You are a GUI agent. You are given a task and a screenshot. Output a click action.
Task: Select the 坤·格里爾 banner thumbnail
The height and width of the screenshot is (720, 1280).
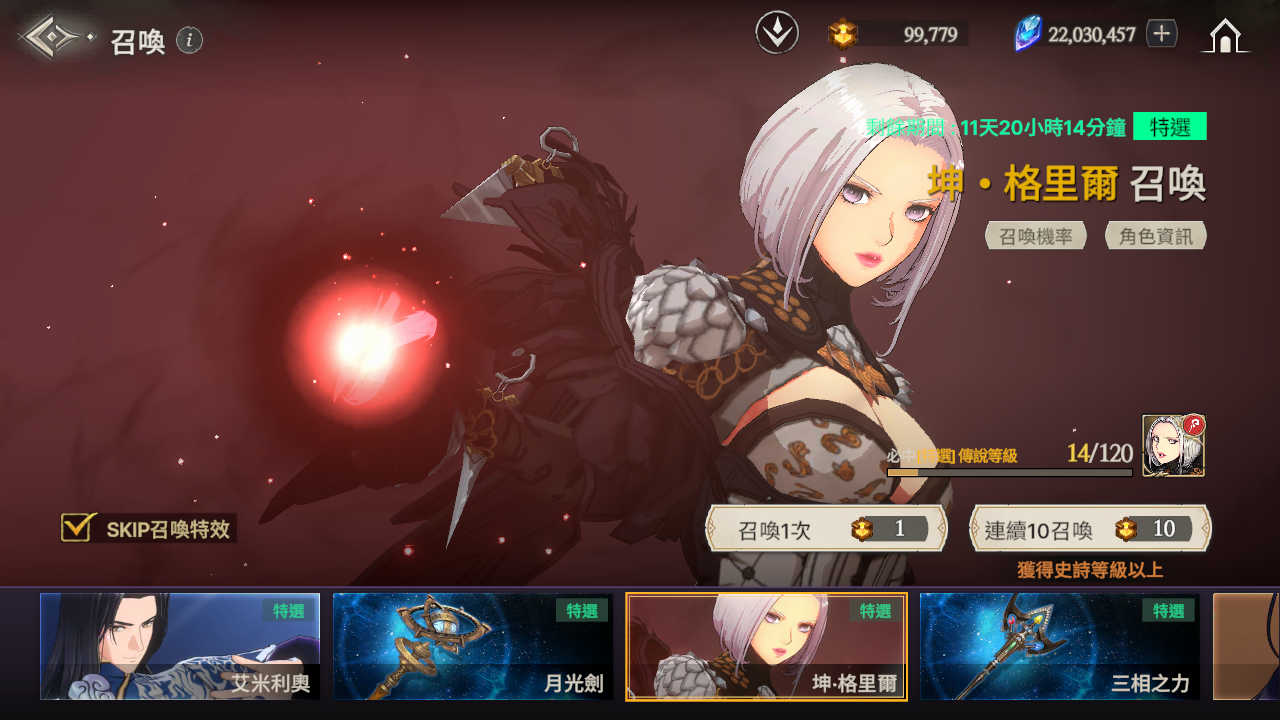[x=766, y=646]
